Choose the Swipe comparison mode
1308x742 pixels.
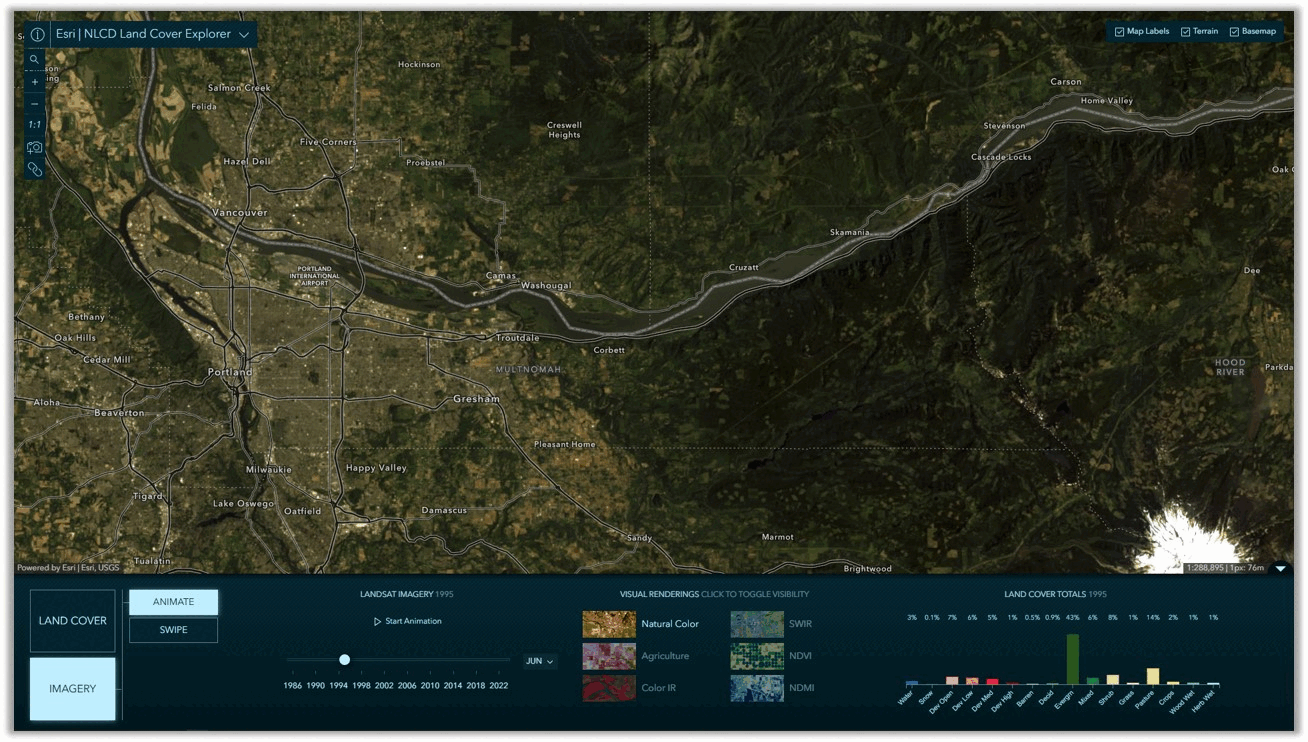173,630
